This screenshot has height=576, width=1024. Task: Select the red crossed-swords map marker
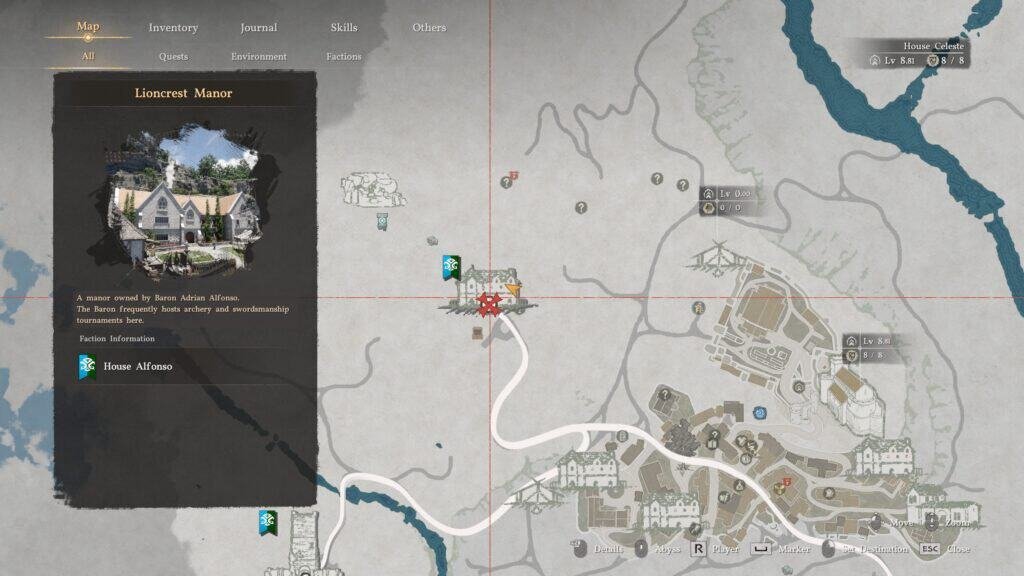[x=488, y=304]
